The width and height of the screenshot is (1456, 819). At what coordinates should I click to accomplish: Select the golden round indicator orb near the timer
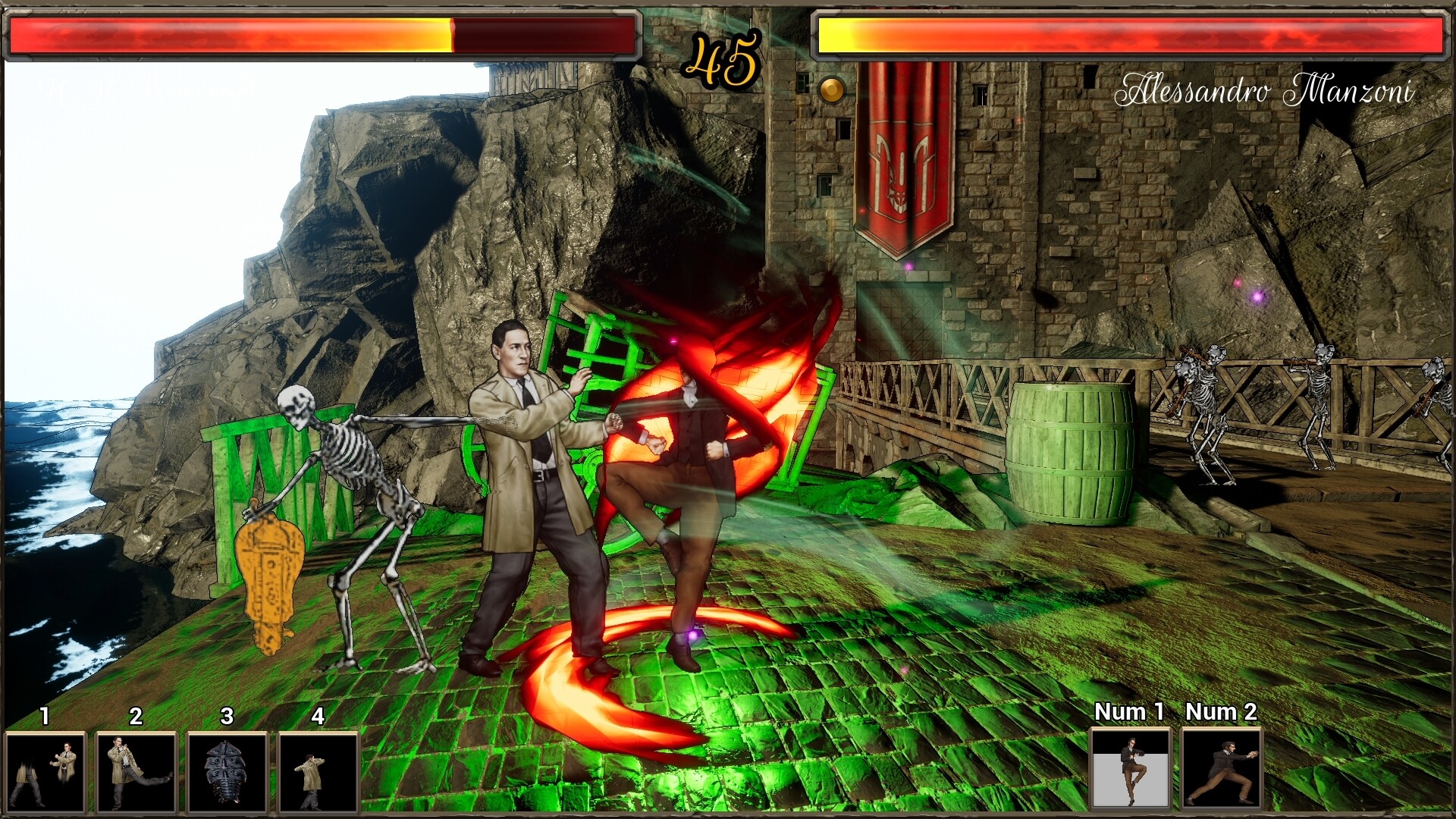(x=832, y=89)
